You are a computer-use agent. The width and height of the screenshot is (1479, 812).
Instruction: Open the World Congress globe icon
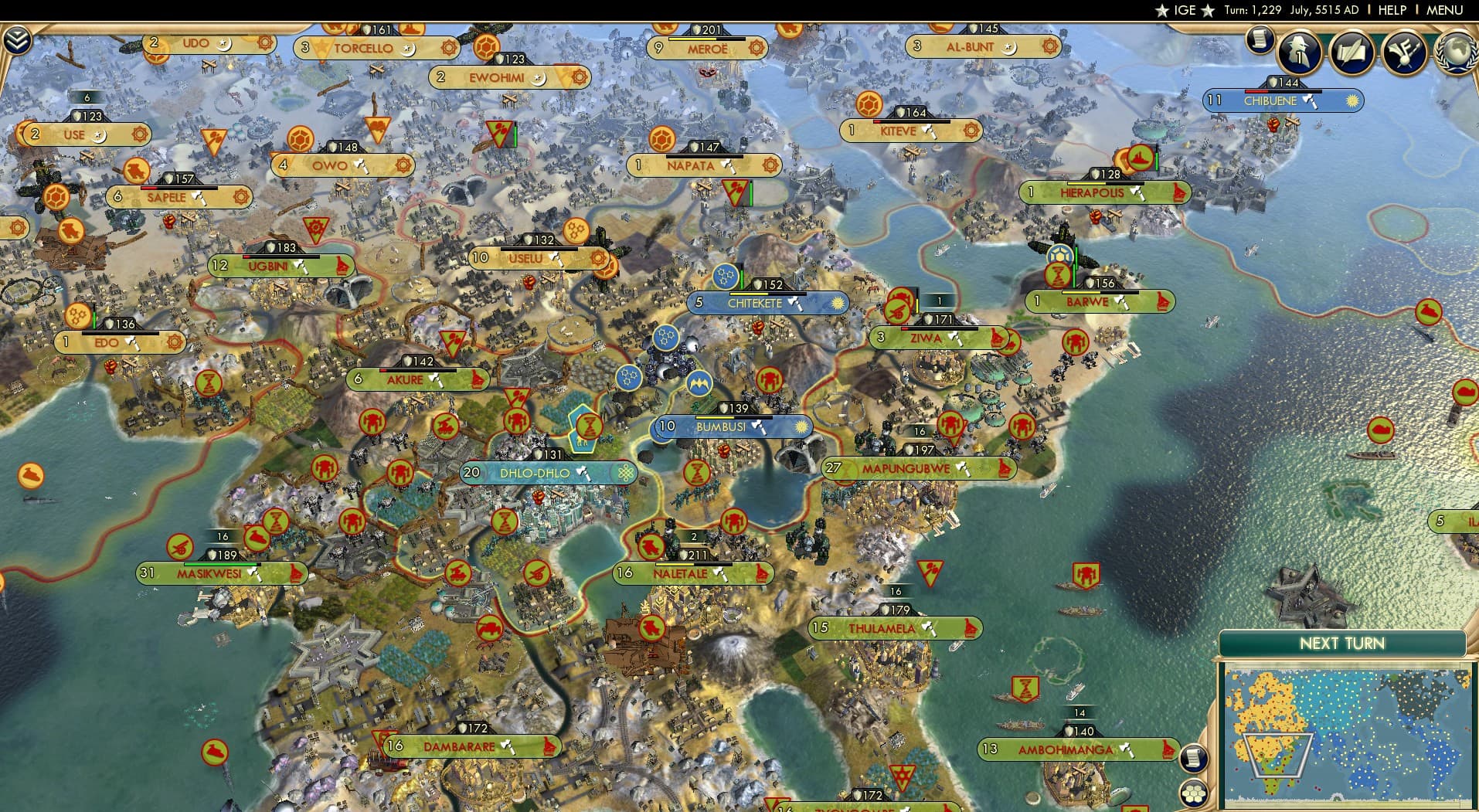click(1457, 52)
